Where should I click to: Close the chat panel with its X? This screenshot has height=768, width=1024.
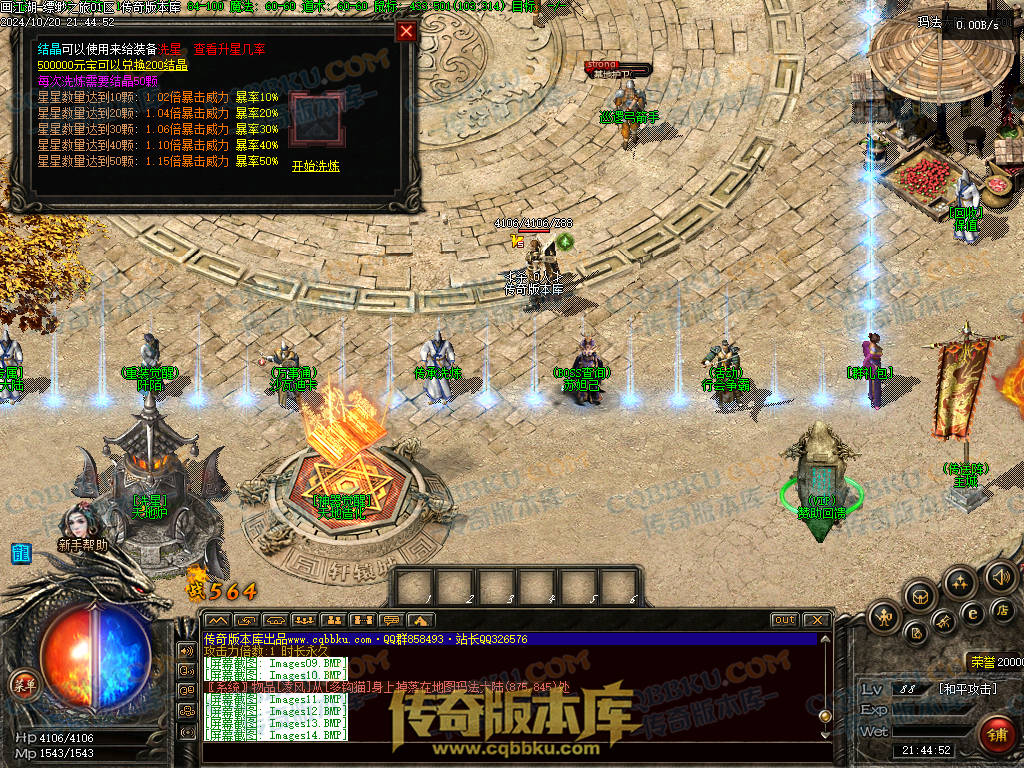click(x=816, y=620)
